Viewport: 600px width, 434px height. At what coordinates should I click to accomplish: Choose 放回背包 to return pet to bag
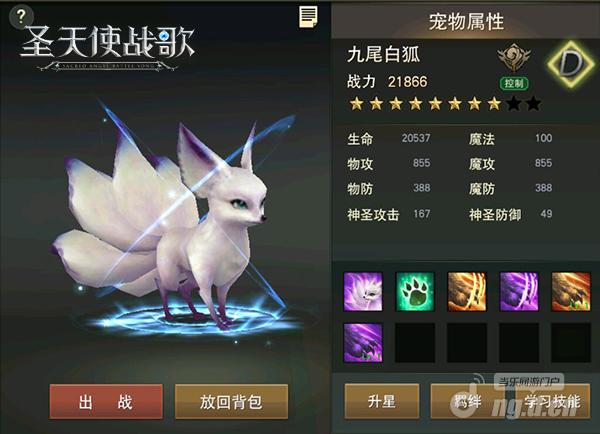[231, 401]
